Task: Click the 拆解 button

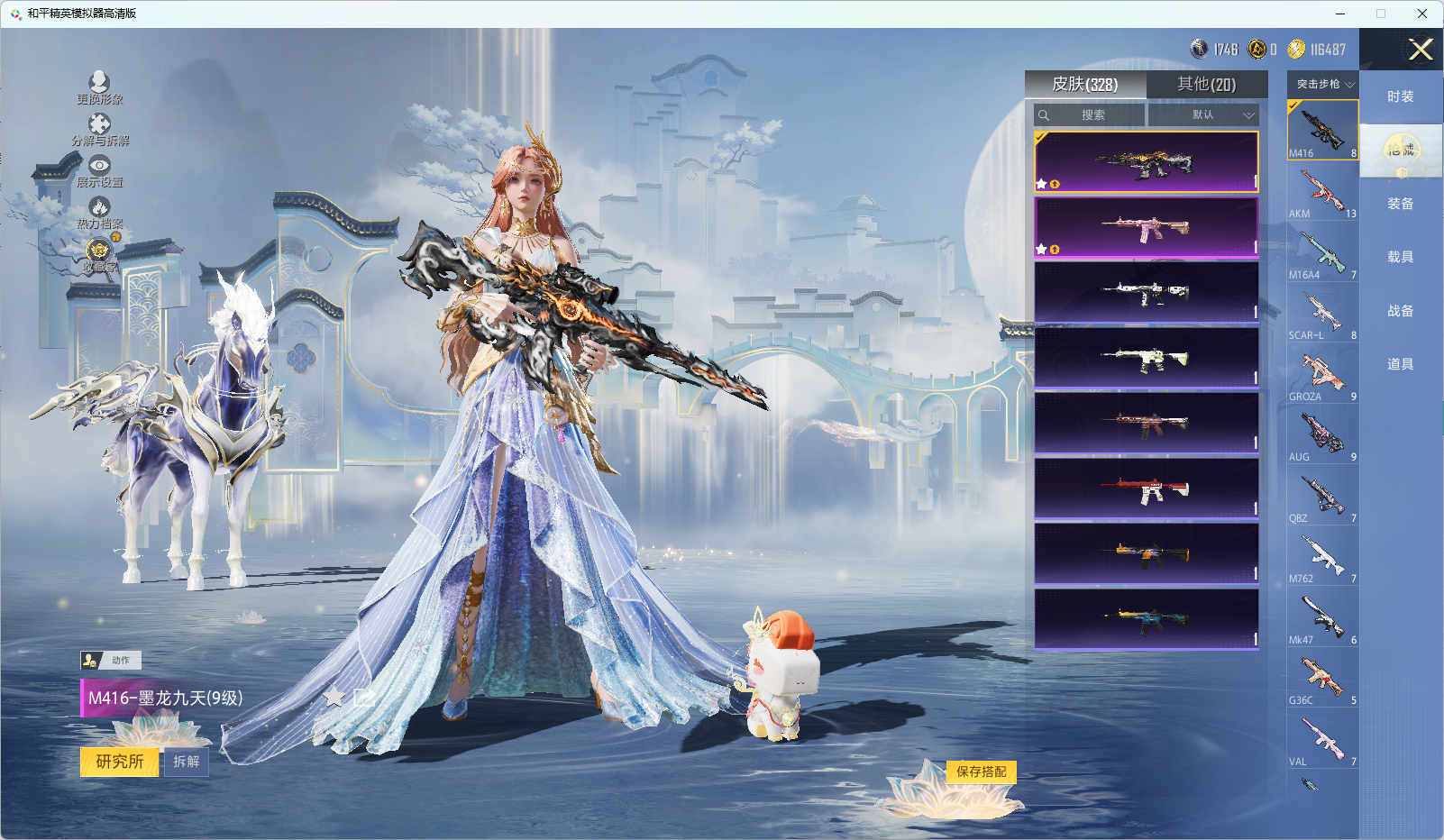Action: [x=187, y=762]
